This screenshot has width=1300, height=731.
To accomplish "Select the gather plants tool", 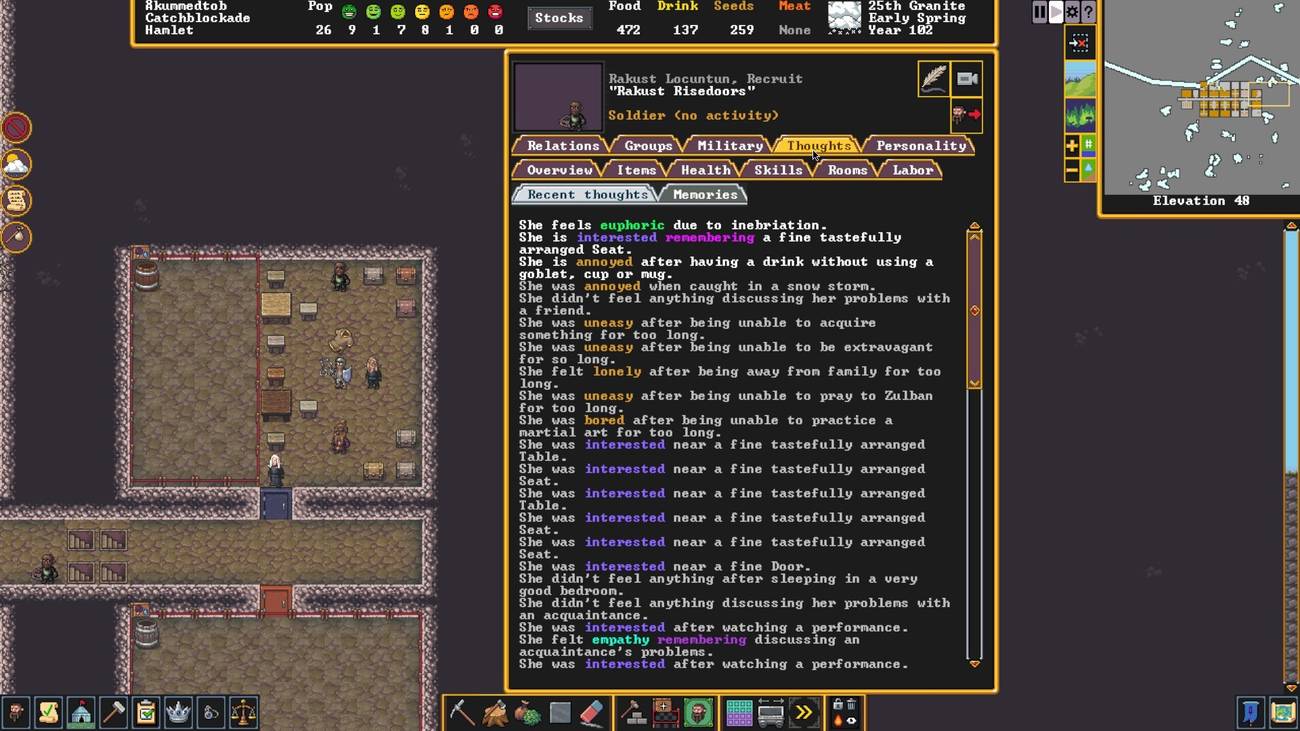I will [x=527, y=712].
